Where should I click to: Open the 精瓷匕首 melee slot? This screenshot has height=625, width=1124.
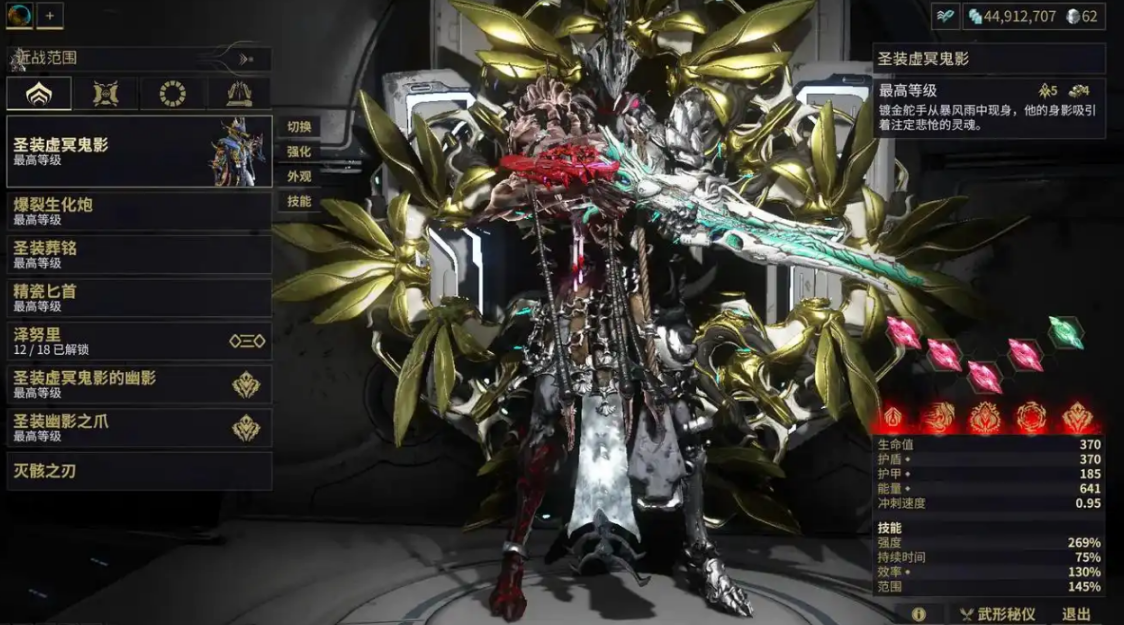click(x=139, y=298)
